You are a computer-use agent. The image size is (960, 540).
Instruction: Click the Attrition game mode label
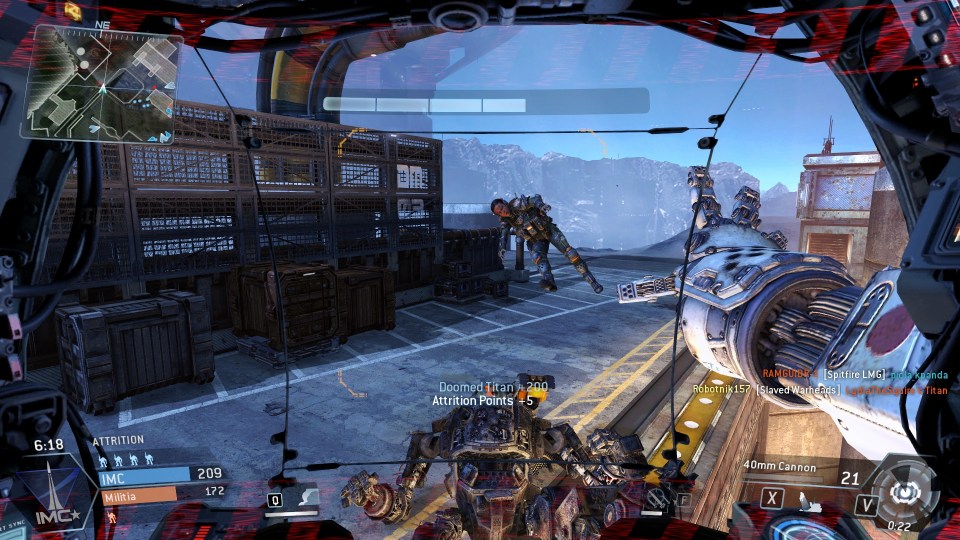(118, 440)
